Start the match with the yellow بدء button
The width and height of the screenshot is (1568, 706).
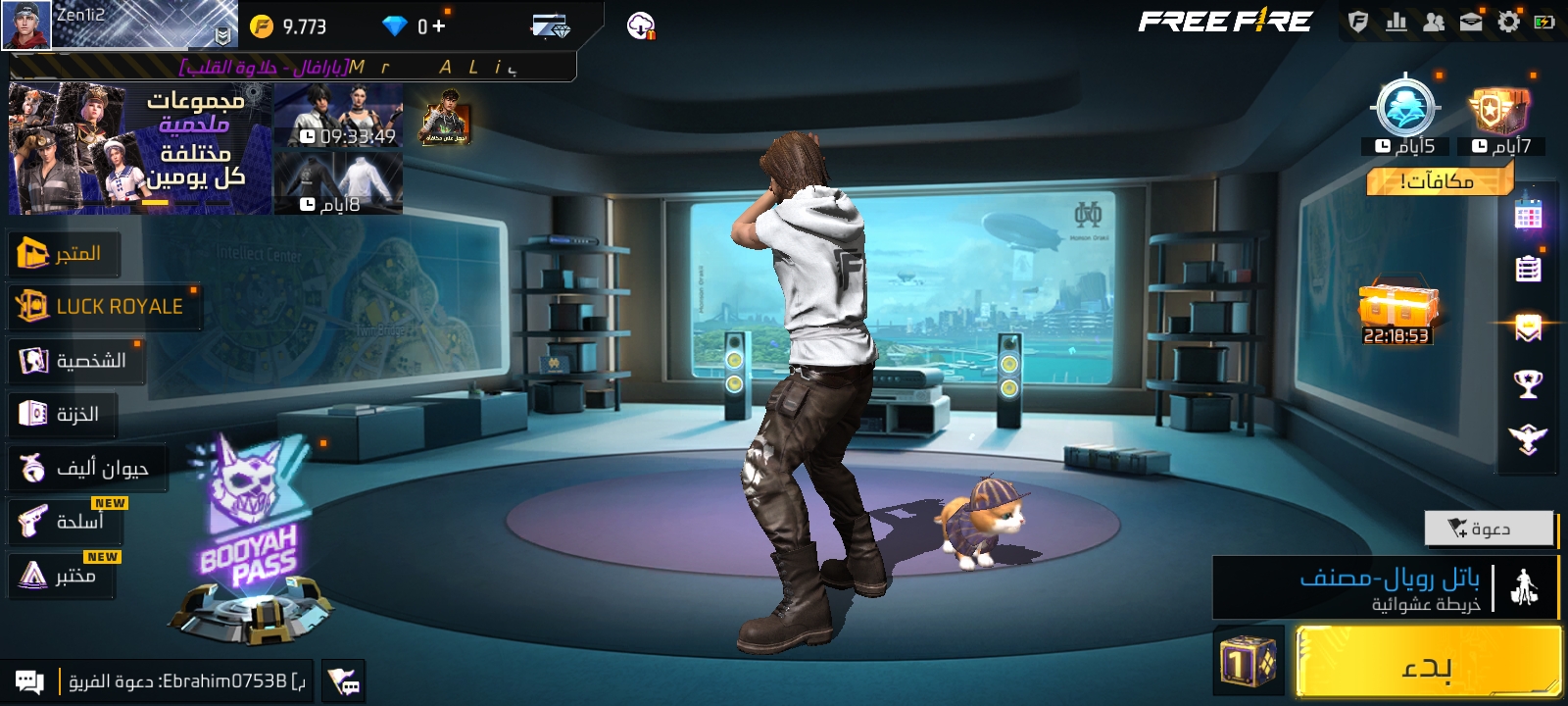click(1428, 665)
